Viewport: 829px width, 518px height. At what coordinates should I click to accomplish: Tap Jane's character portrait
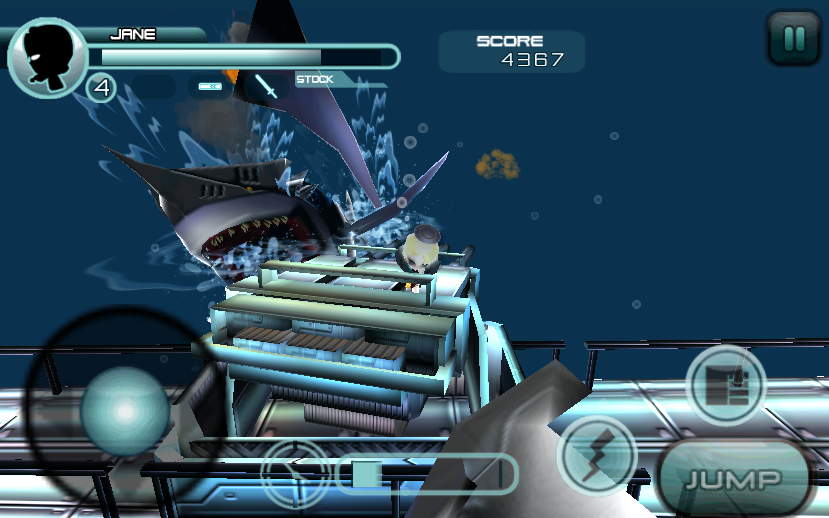(x=46, y=57)
